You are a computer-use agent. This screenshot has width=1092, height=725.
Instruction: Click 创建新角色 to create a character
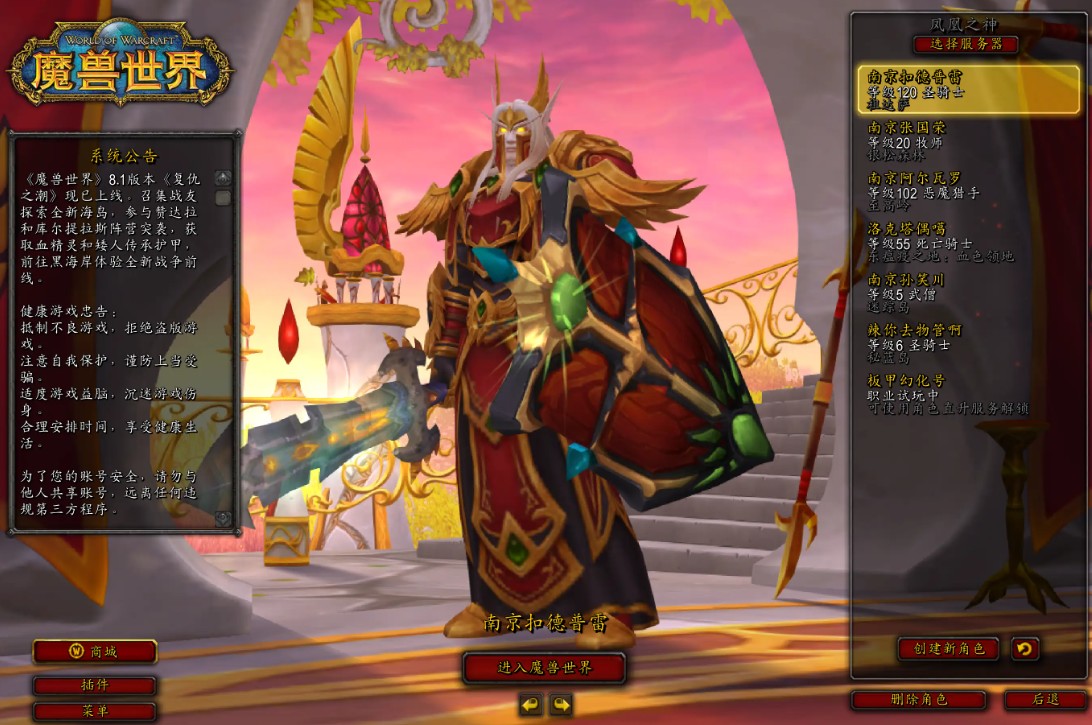coord(948,649)
